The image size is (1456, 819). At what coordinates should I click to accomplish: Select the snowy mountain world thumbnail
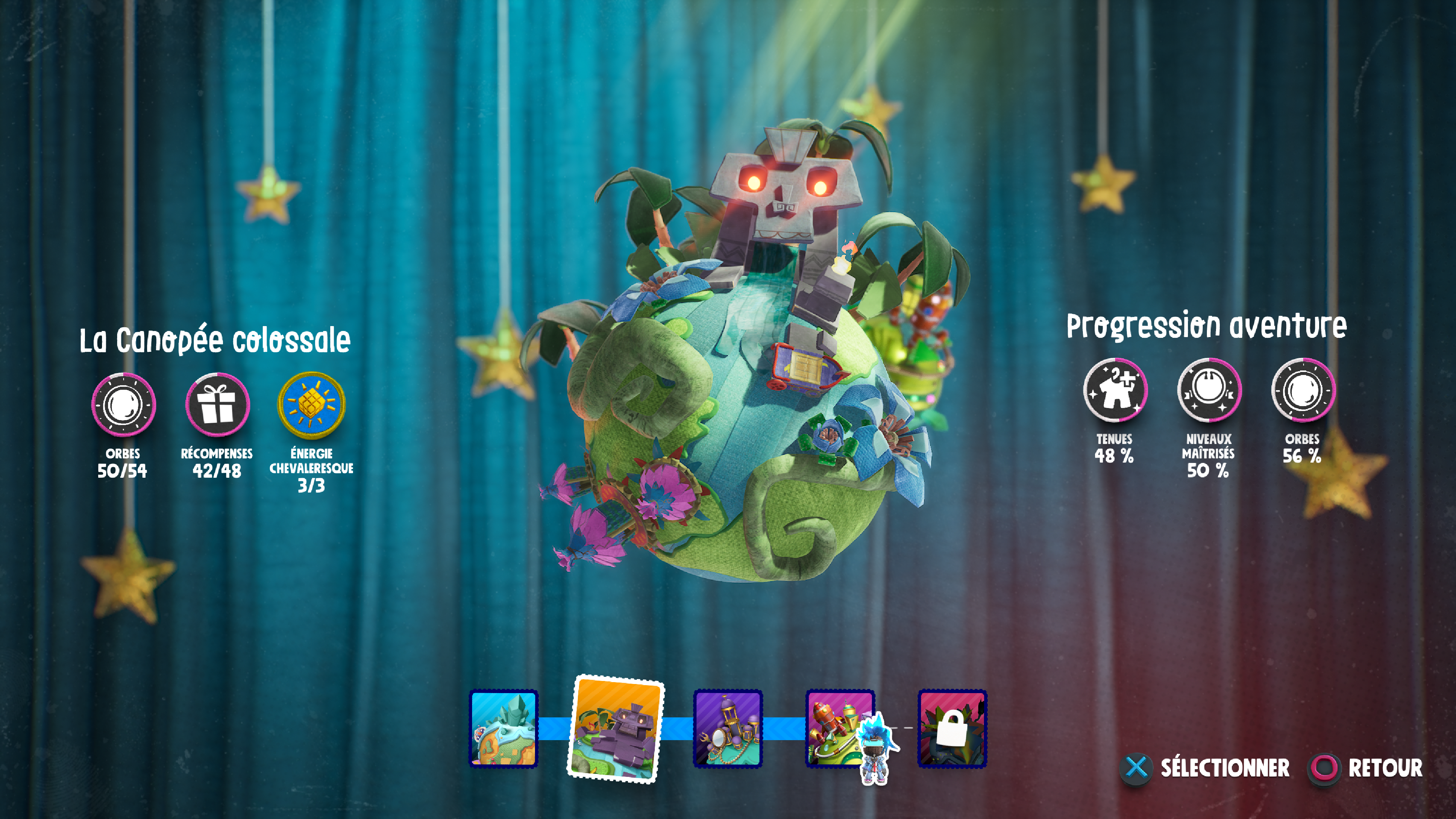point(503,728)
